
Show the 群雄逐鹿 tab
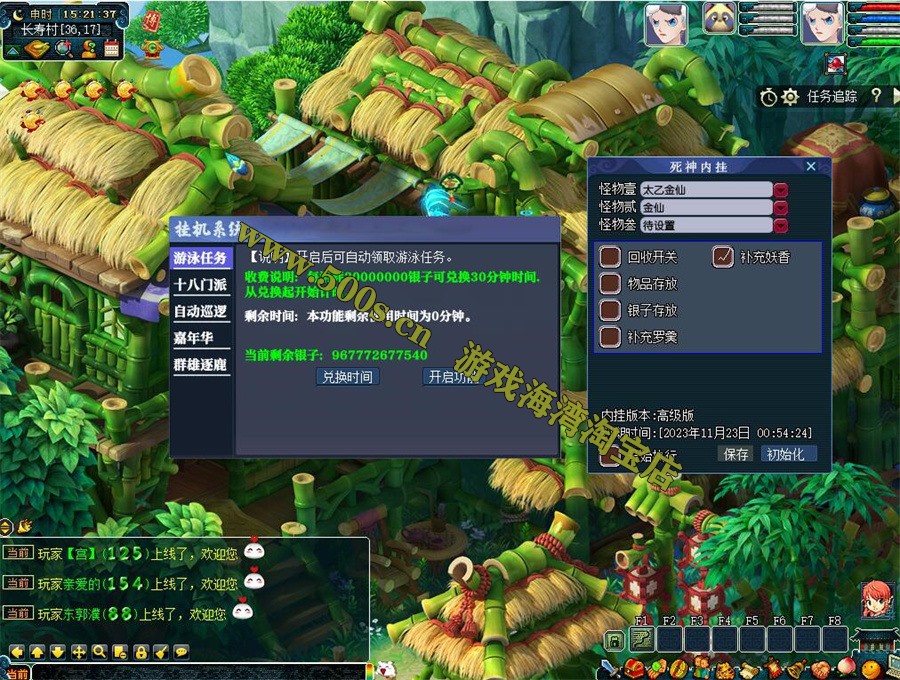(x=200, y=365)
